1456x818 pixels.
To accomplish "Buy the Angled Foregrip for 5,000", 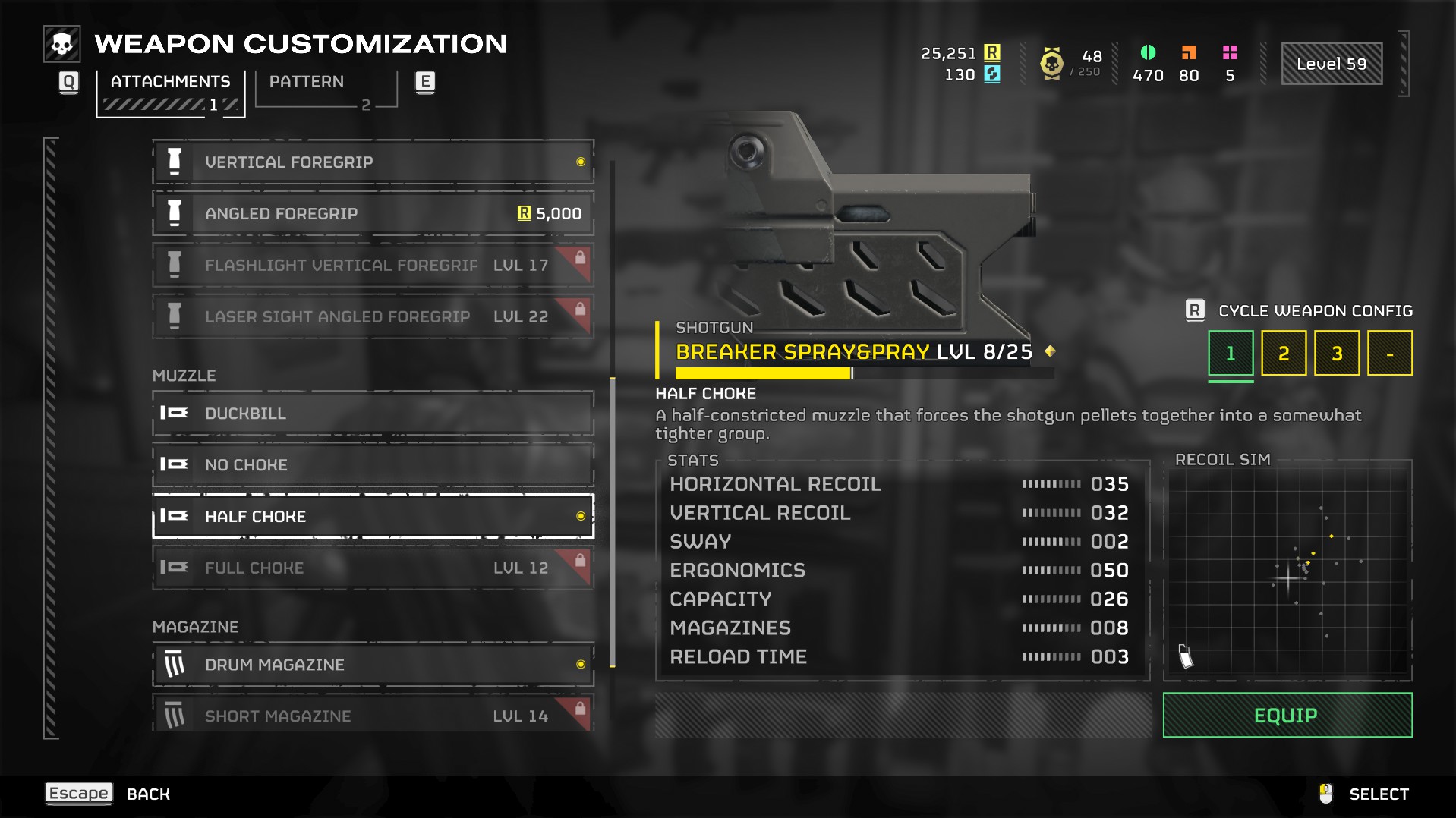I will tap(372, 214).
